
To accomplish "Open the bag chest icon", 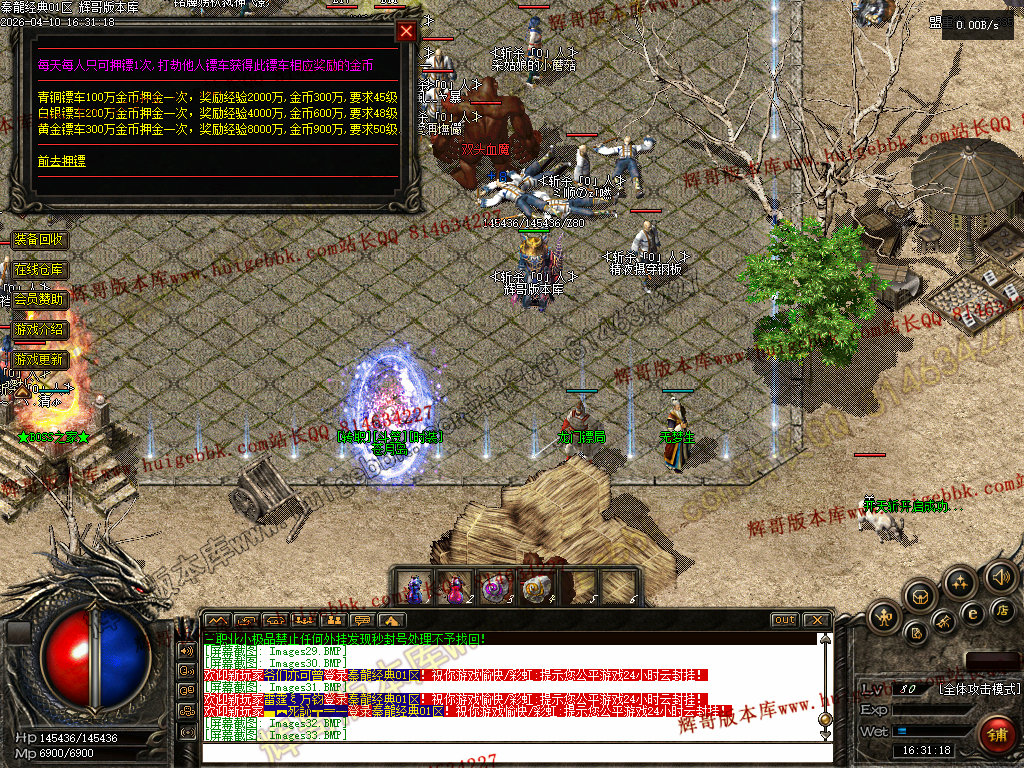I will tap(921, 597).
